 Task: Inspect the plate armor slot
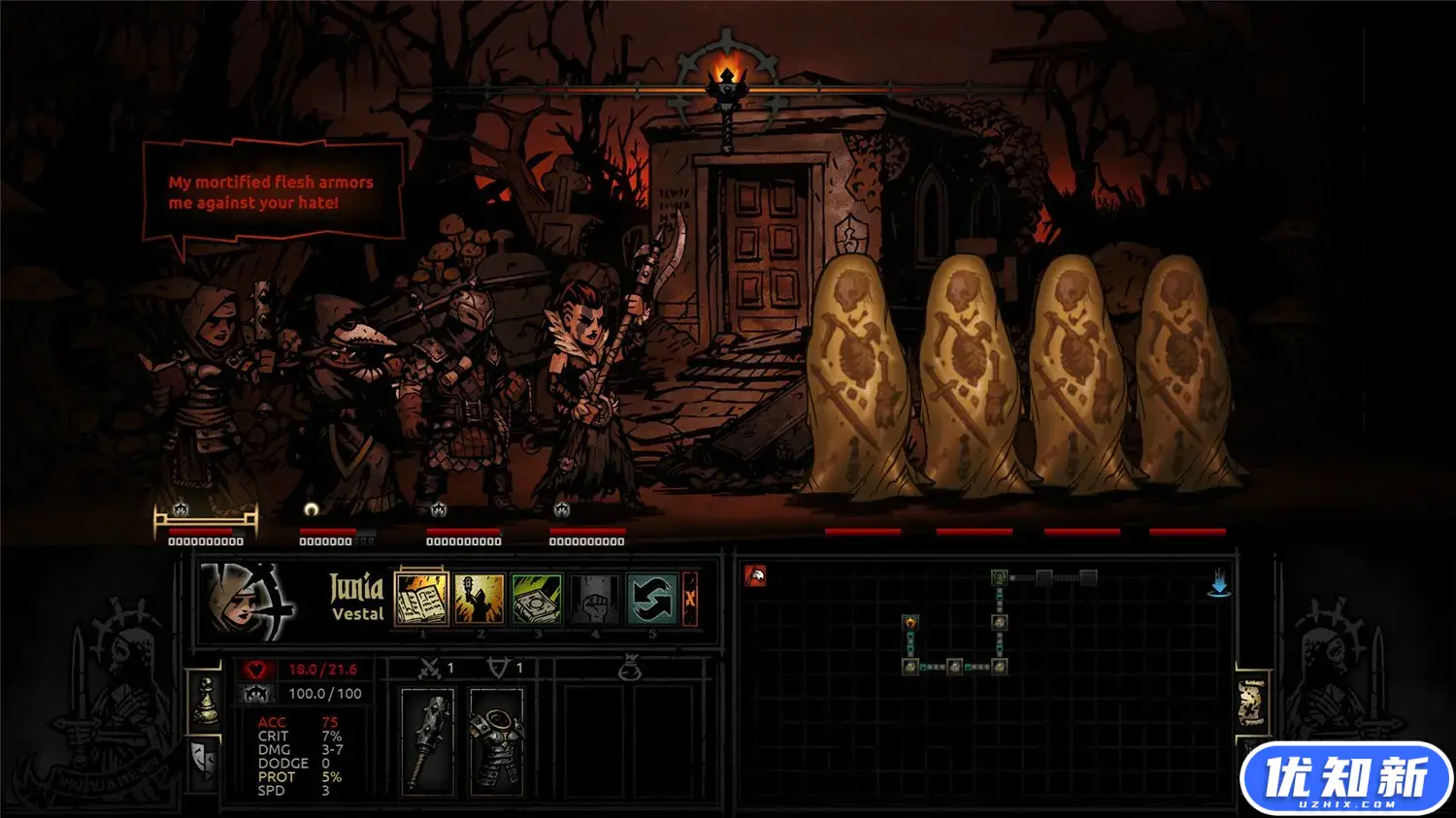pos(496,739)
